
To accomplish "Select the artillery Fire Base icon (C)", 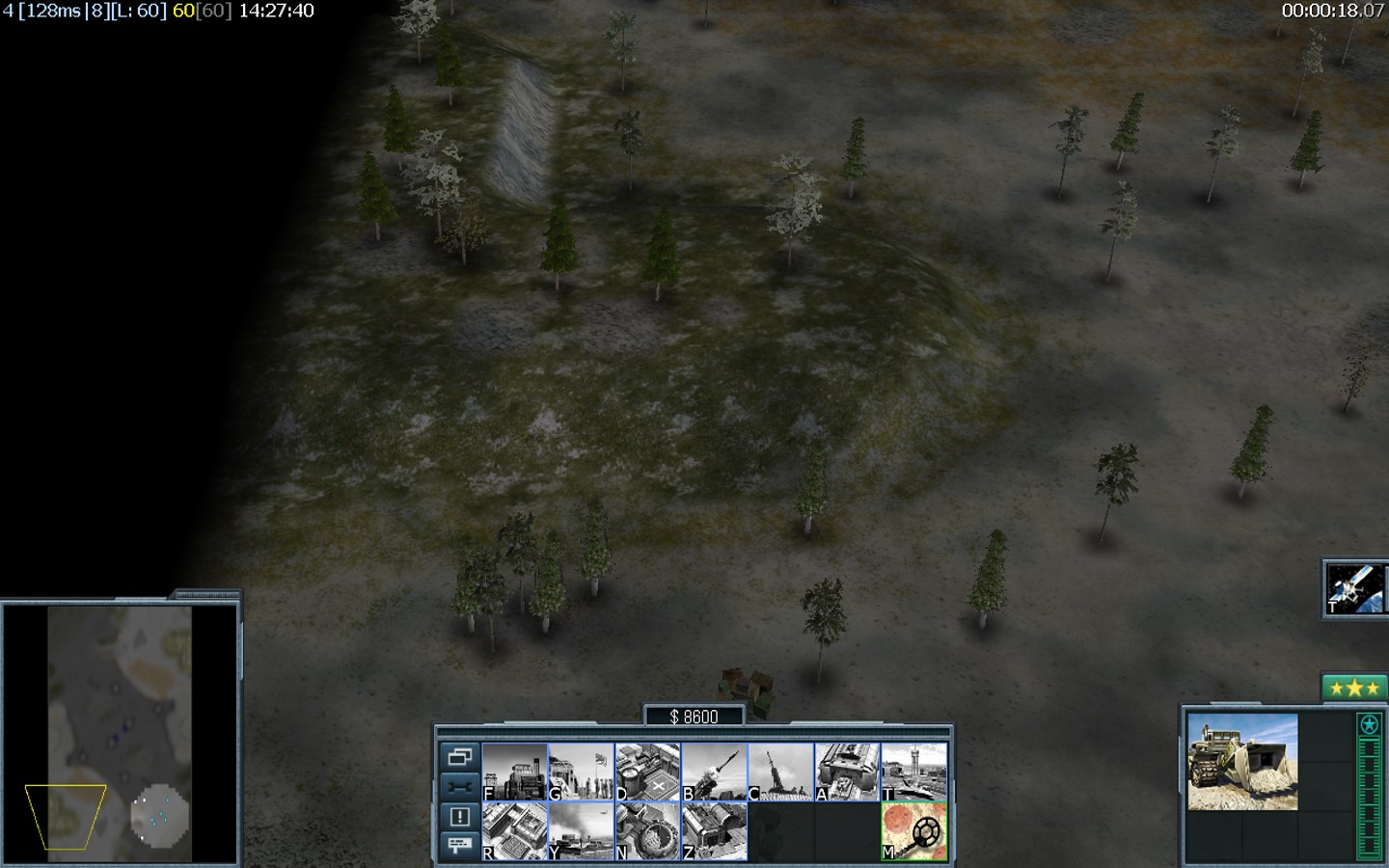I will 781,772.
